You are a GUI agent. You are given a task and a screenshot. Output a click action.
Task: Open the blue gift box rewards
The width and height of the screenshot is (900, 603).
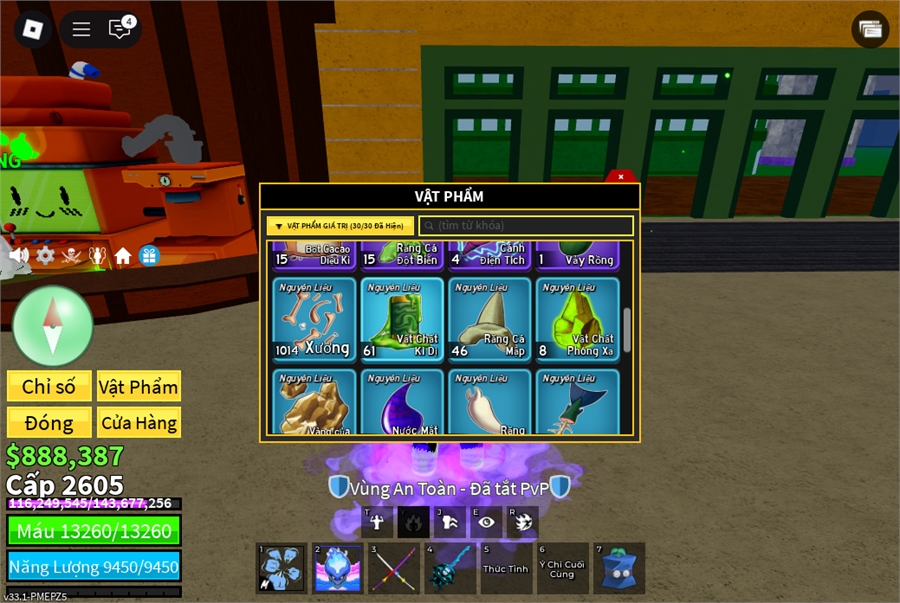[x=149, y=256]
